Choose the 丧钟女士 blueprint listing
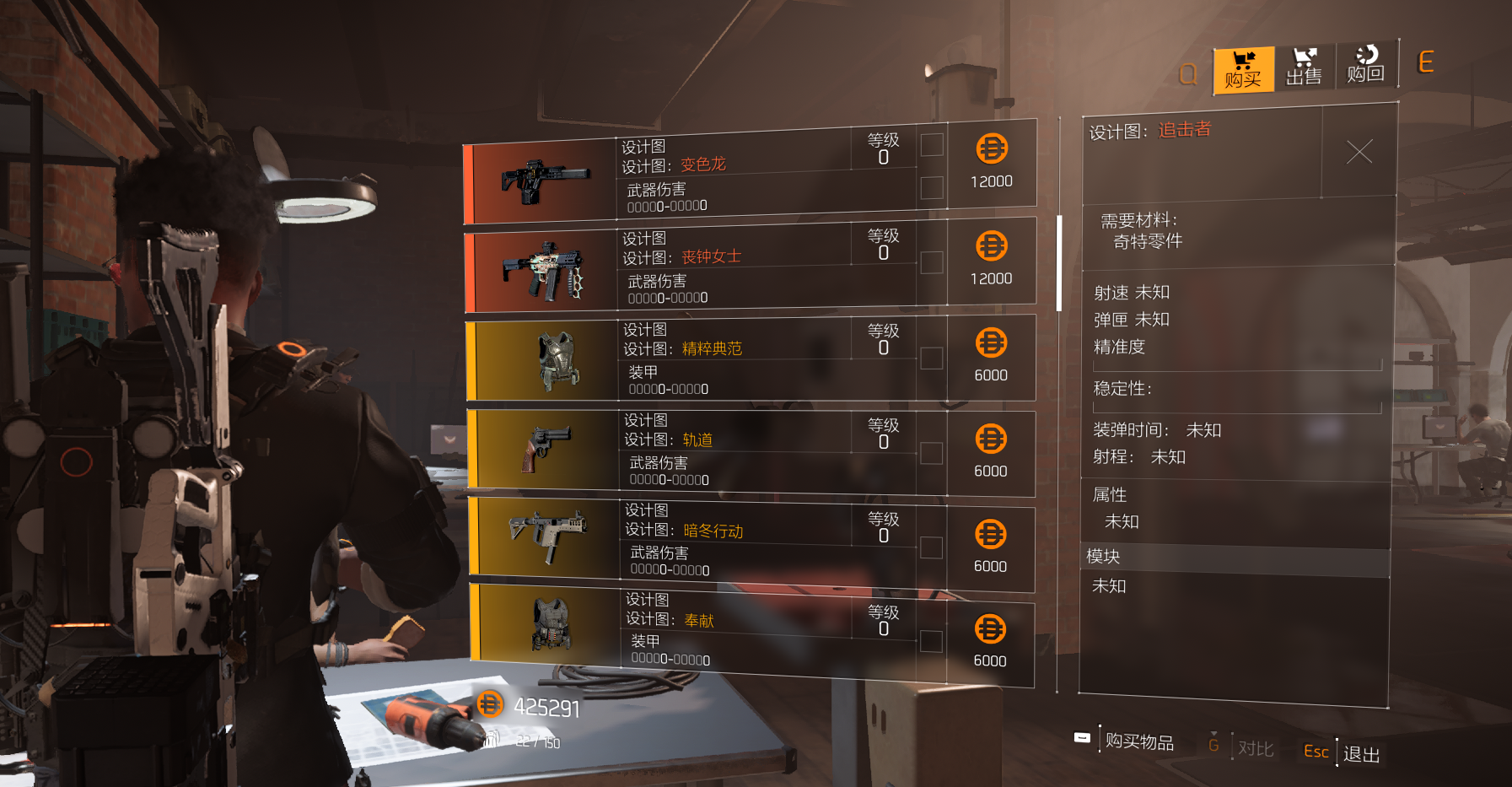Screen dimensions: 1512x787 click(749, 267)
